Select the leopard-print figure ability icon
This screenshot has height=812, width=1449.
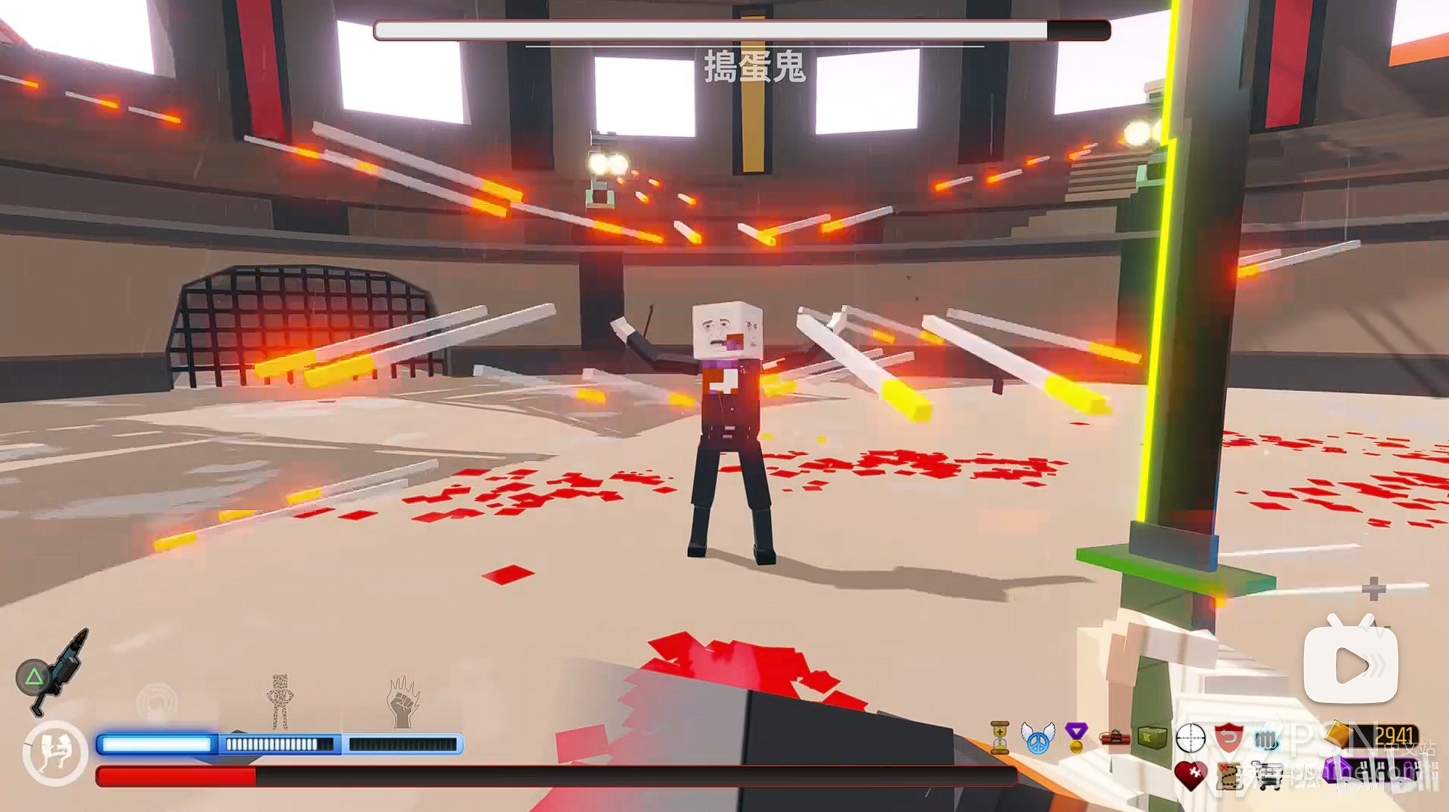(x=281, y=700)
